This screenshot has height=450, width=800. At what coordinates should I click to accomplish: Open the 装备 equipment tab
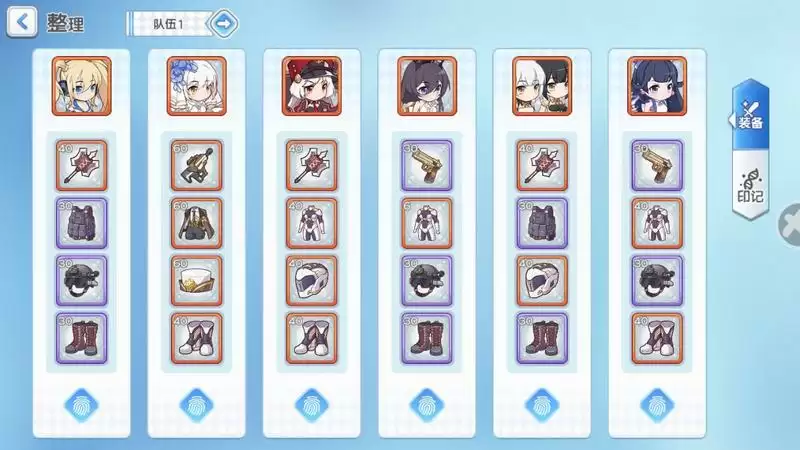pos(750,116)
